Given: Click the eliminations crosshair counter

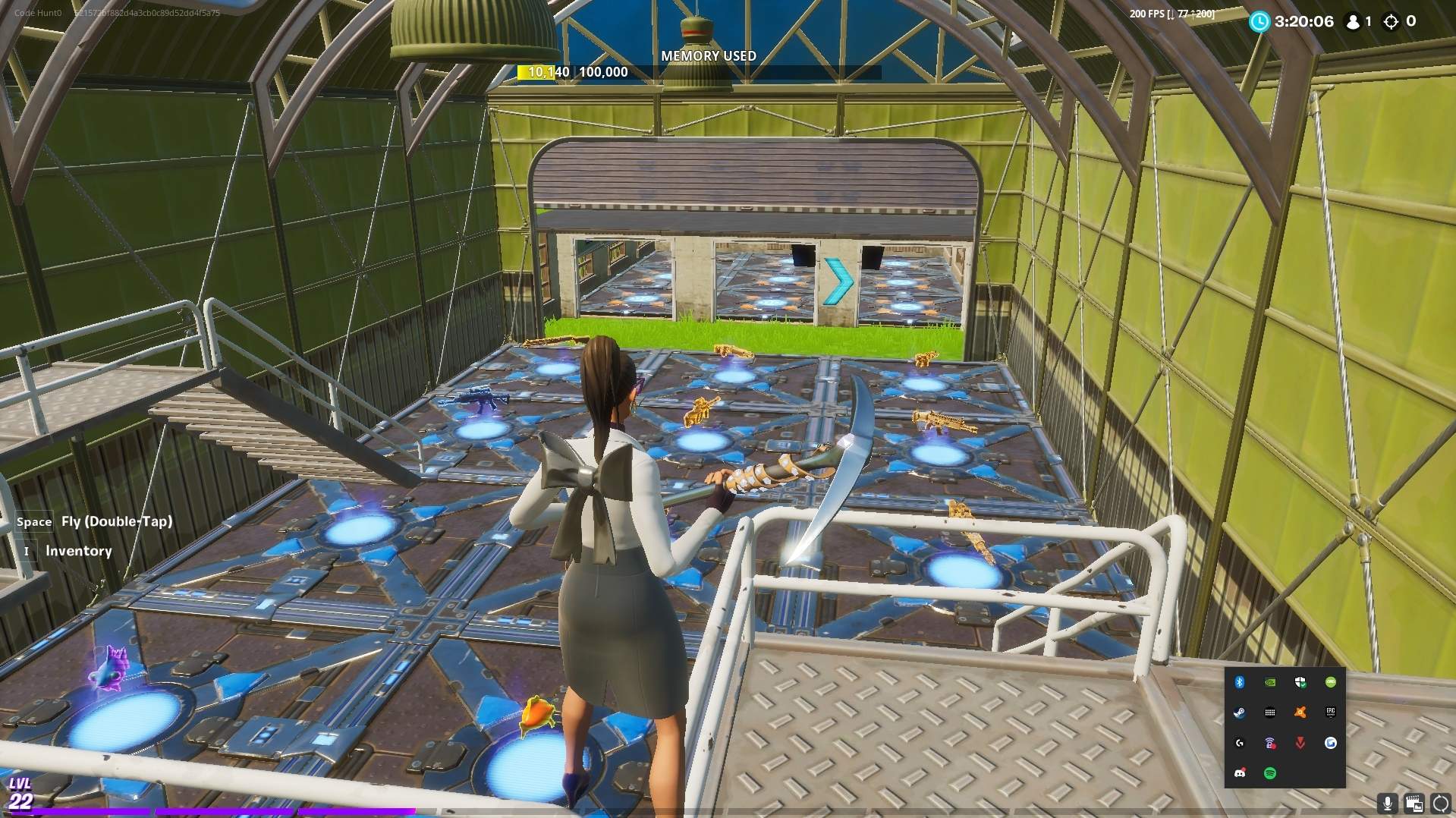Looking at the screenshot, I should (1398, 22).
